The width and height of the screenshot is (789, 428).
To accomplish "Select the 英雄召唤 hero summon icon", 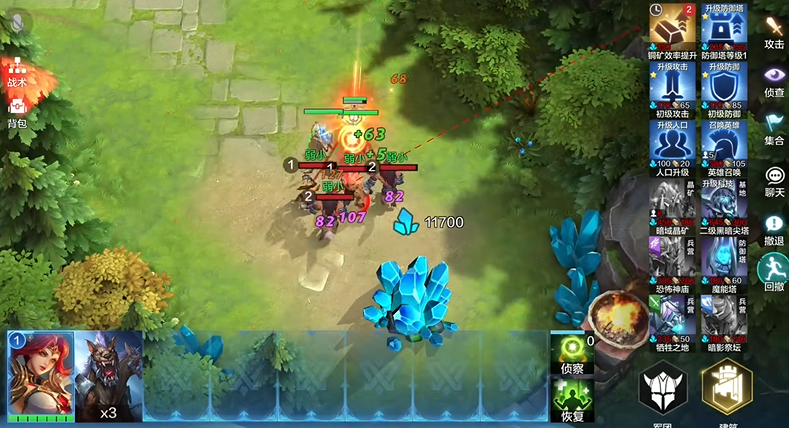I will (x=723, y=147).
